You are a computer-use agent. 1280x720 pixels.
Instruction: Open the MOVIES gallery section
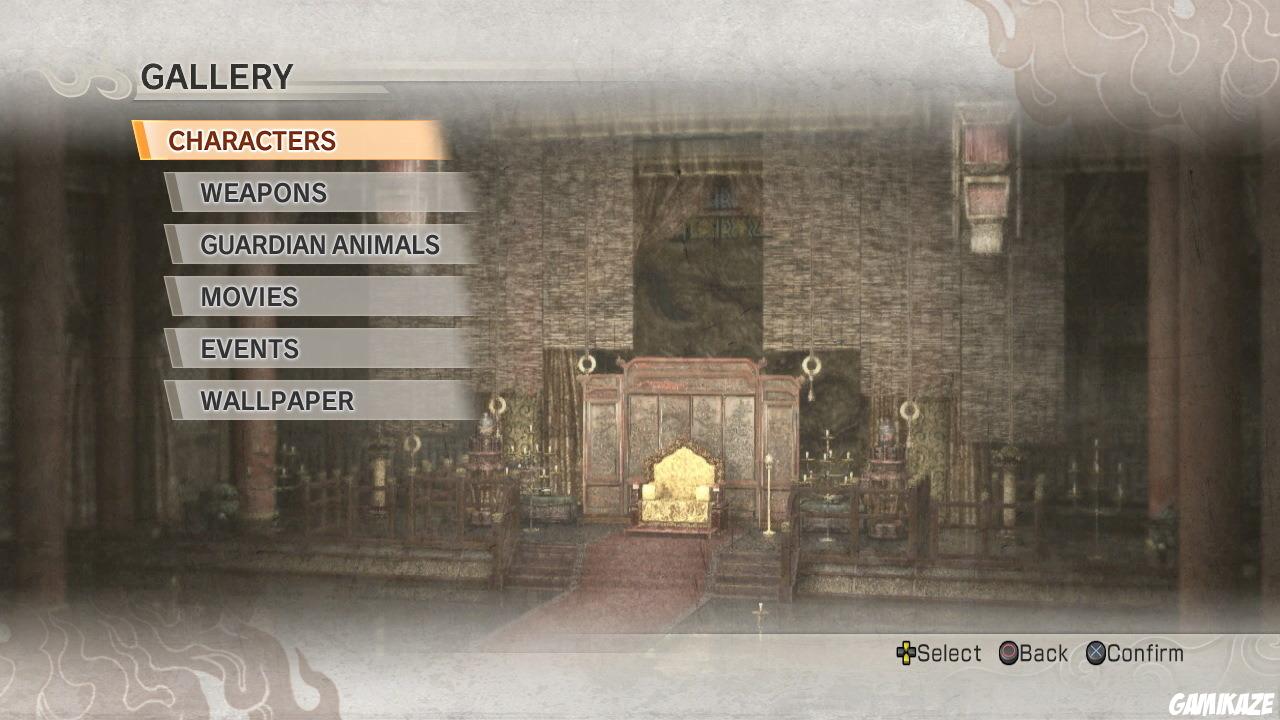248,297
